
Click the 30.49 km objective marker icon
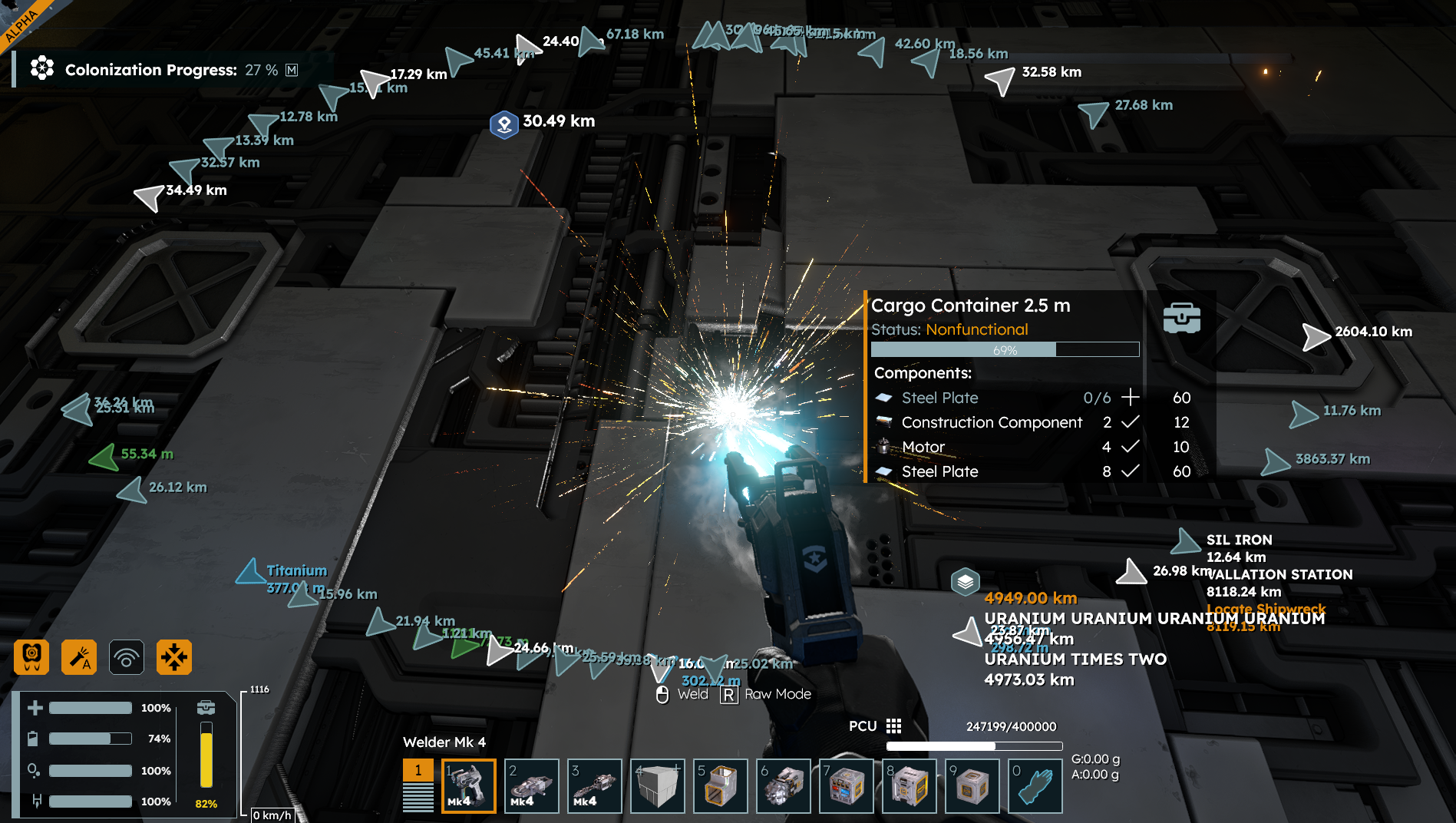[x=504, y=124]
